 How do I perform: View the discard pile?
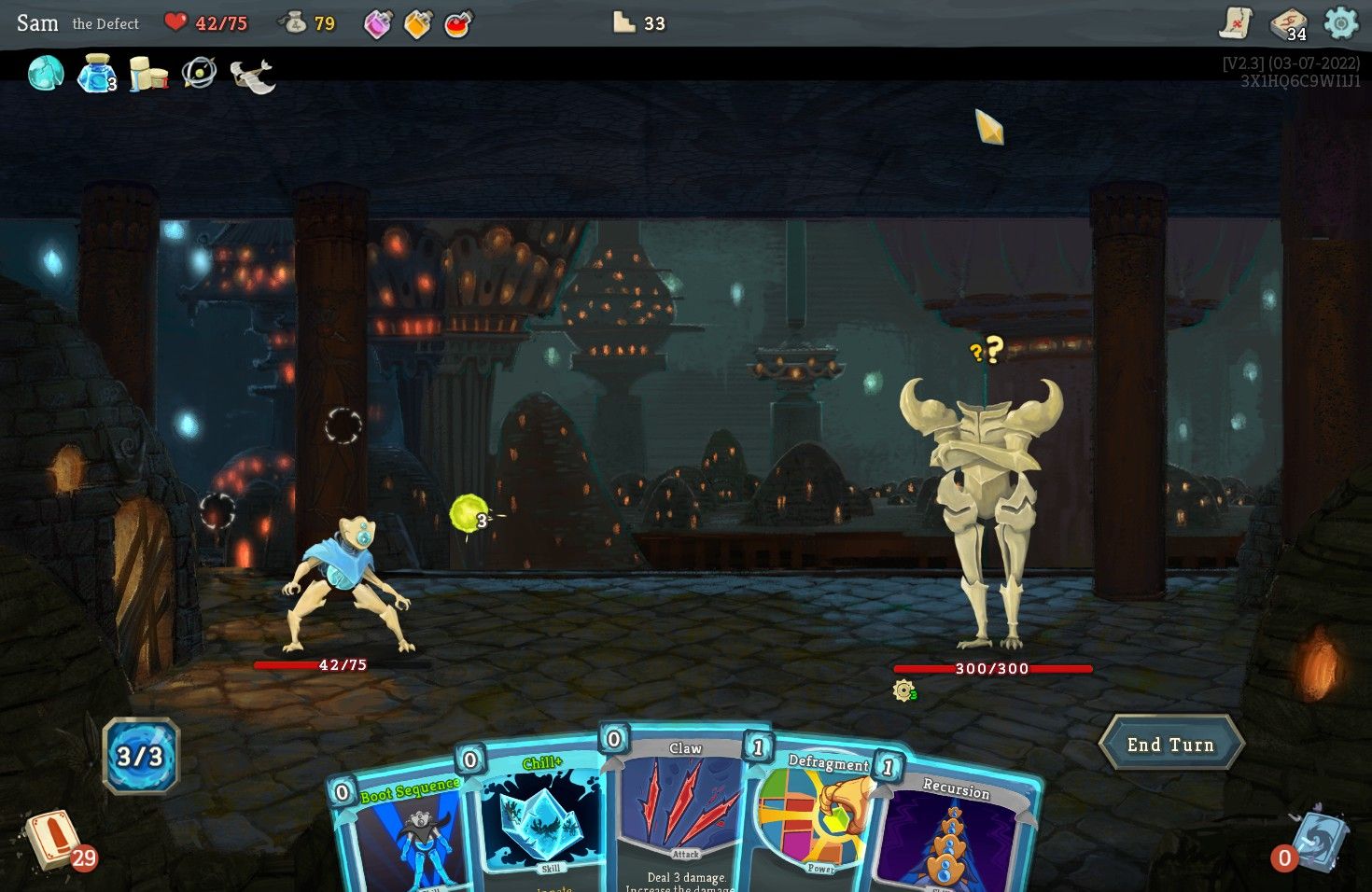1314,840
